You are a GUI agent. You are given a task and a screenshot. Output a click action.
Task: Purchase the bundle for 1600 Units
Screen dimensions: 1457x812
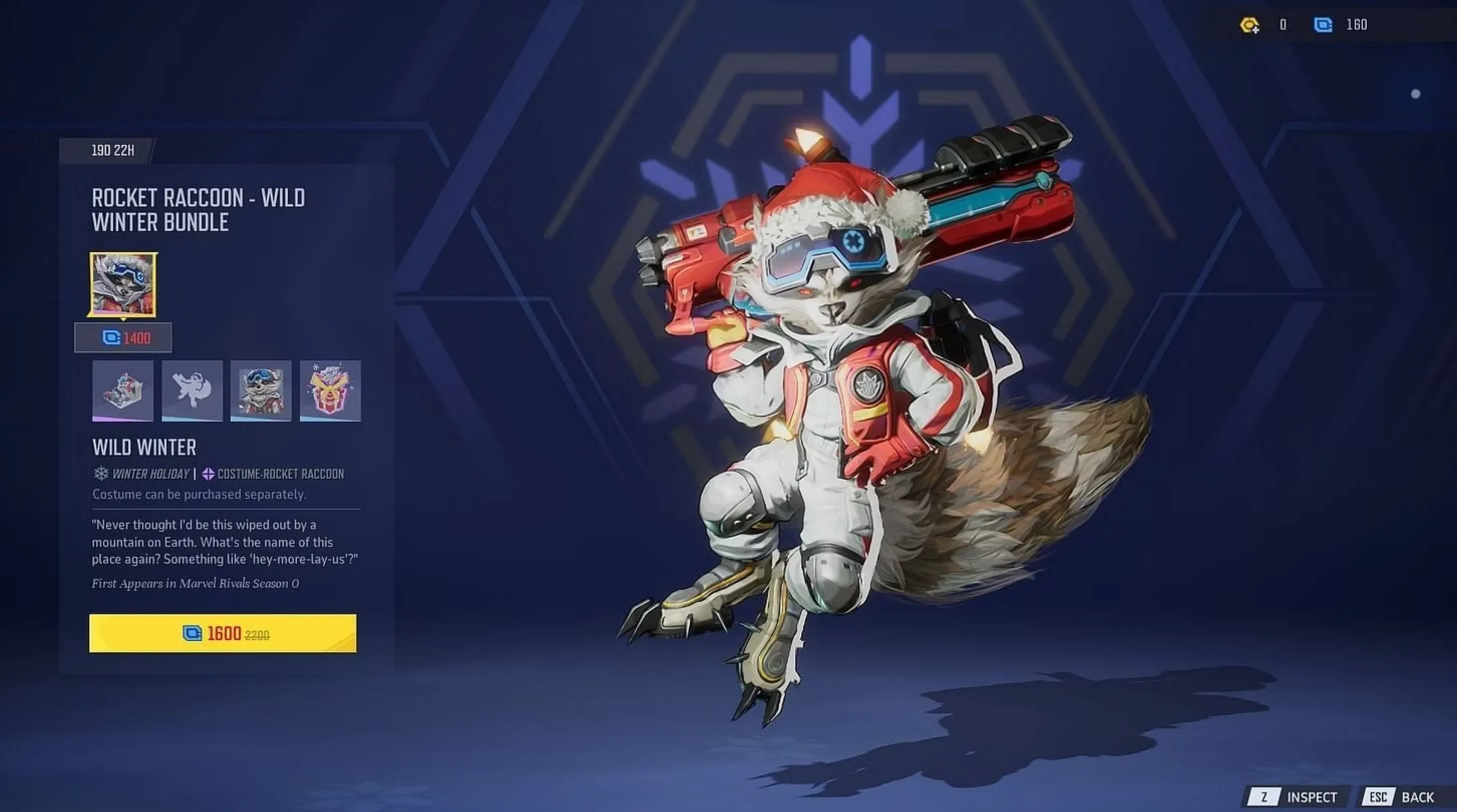(x=225, y=635)
